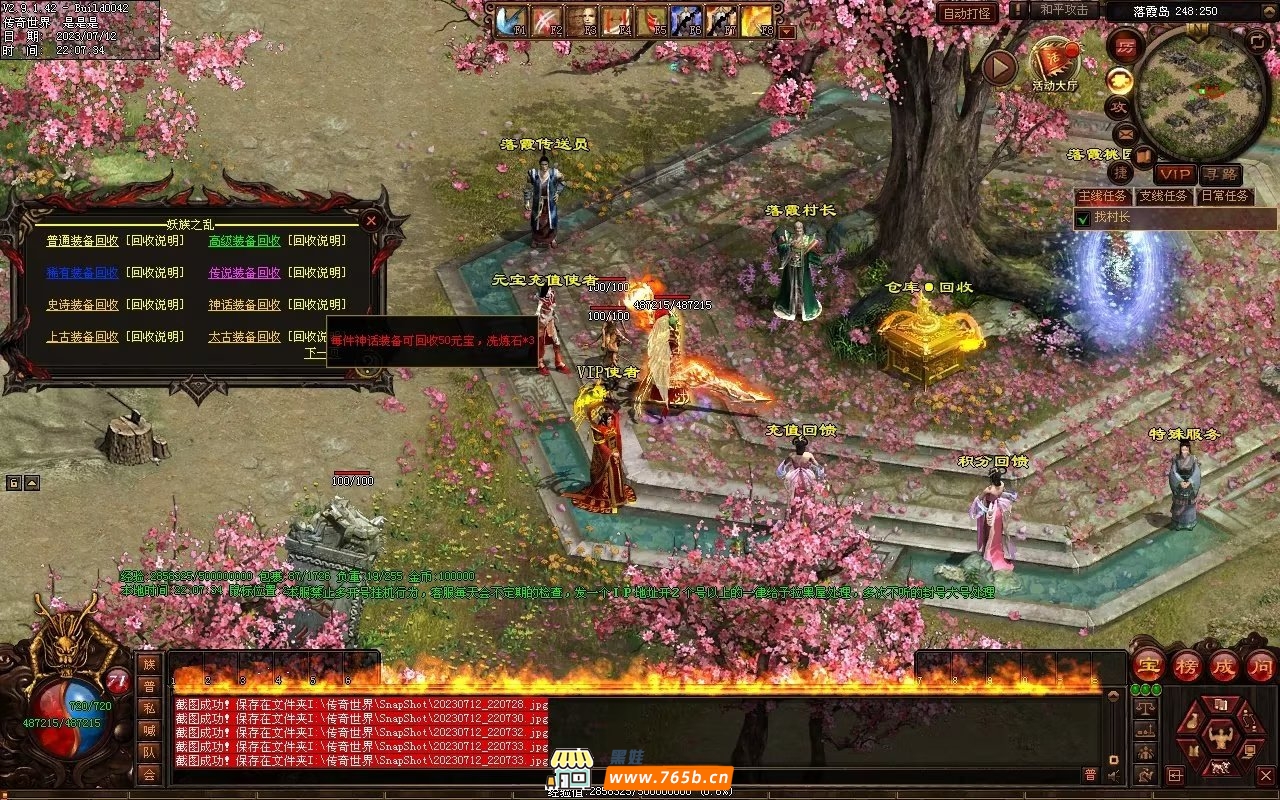Open the 榜 ranking button
Viewport: 1280px width, 800px height.
[1187, 665]
